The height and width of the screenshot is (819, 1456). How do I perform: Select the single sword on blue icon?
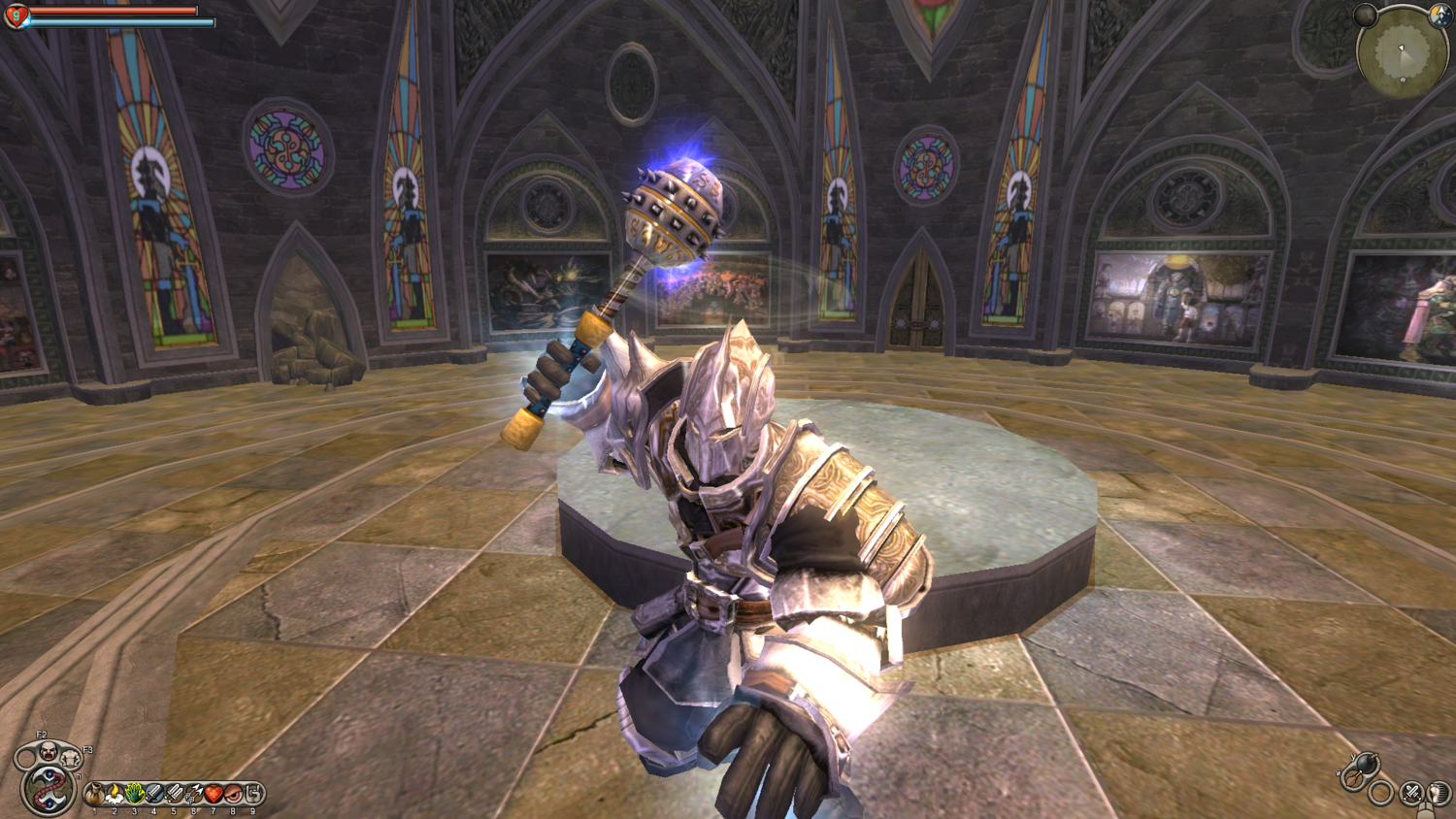click(154, 795)
